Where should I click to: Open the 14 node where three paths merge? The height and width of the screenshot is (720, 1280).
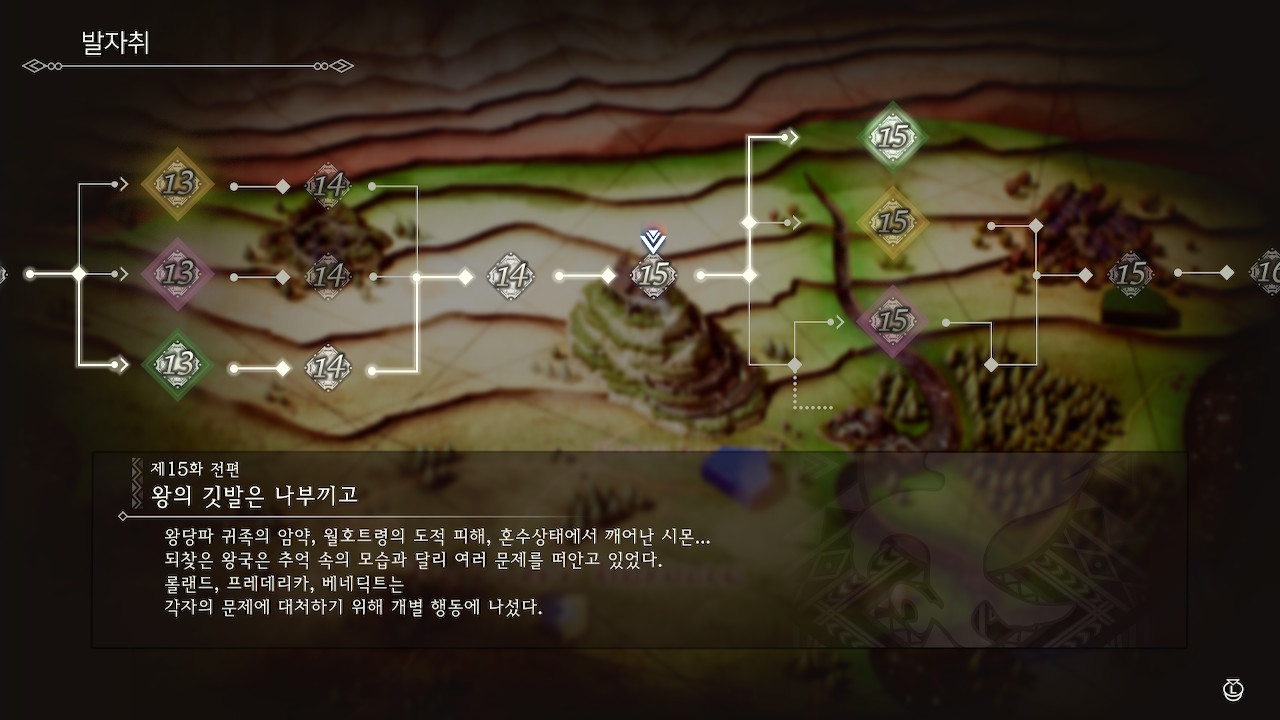pyautogui.click(x=511, y=274)
